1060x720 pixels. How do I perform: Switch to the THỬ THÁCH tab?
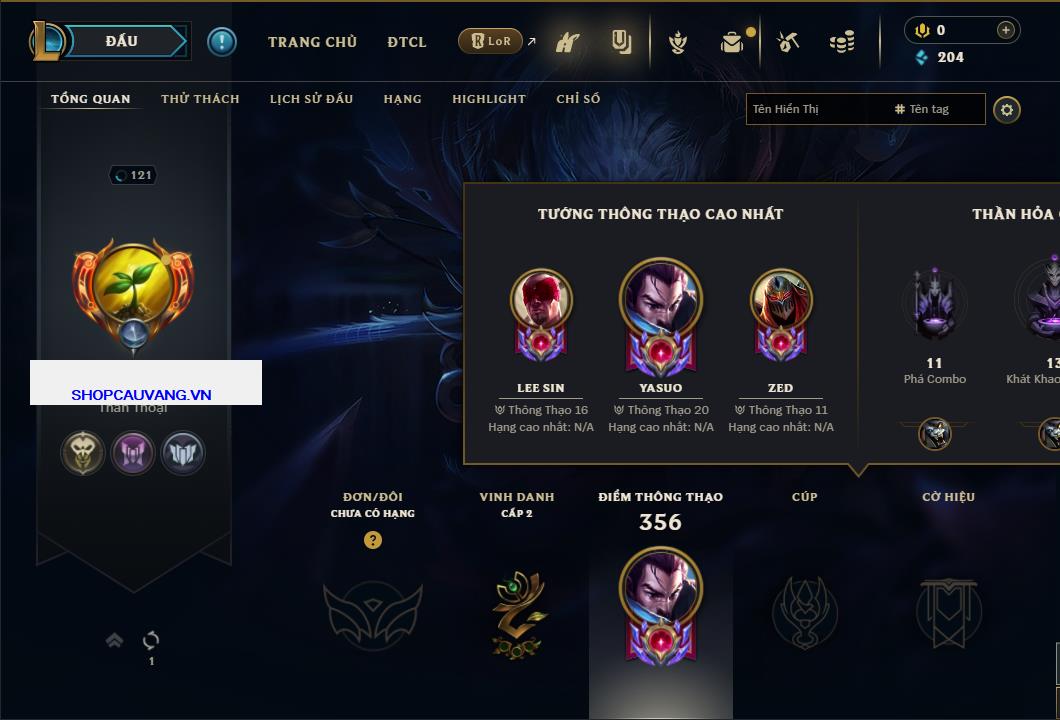click(x=200, y=99)
